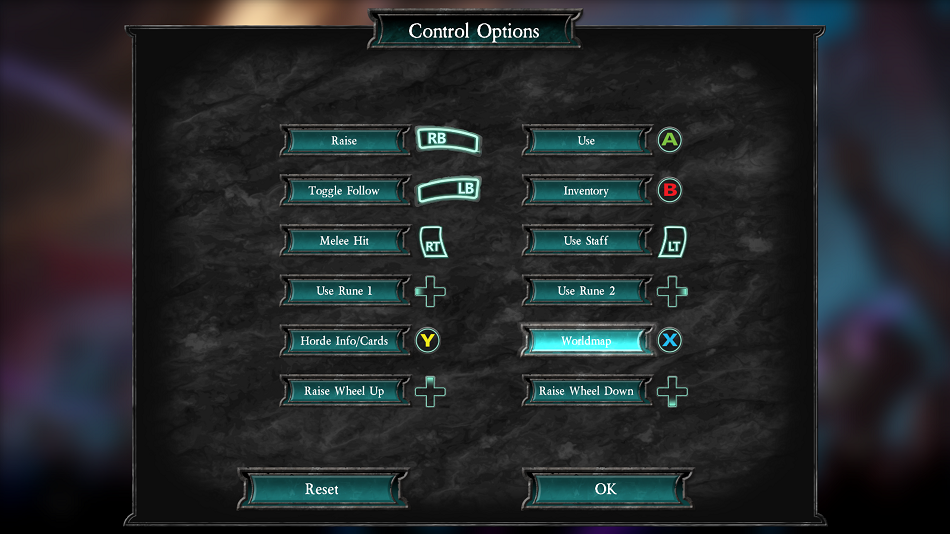Select the Use control binding
Viewport: 950px width, 534px height.
point(586,141)
